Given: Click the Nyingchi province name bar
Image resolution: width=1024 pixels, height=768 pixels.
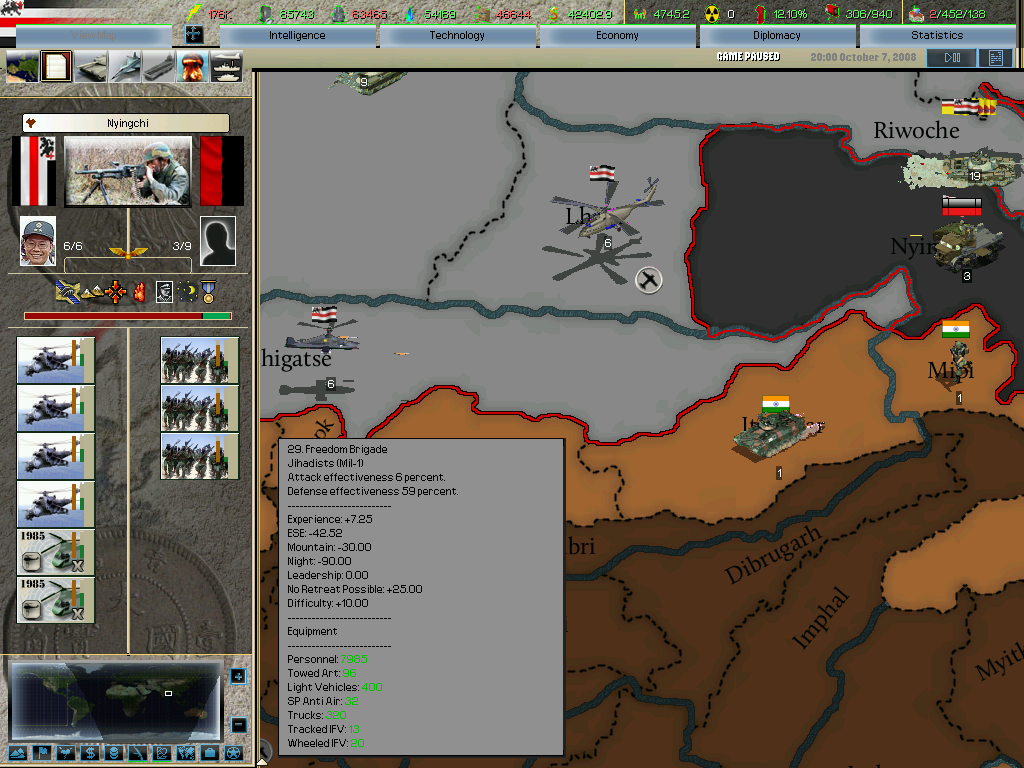Looking at the screenshot, I should pyautogui.click(x=126, y=123).
